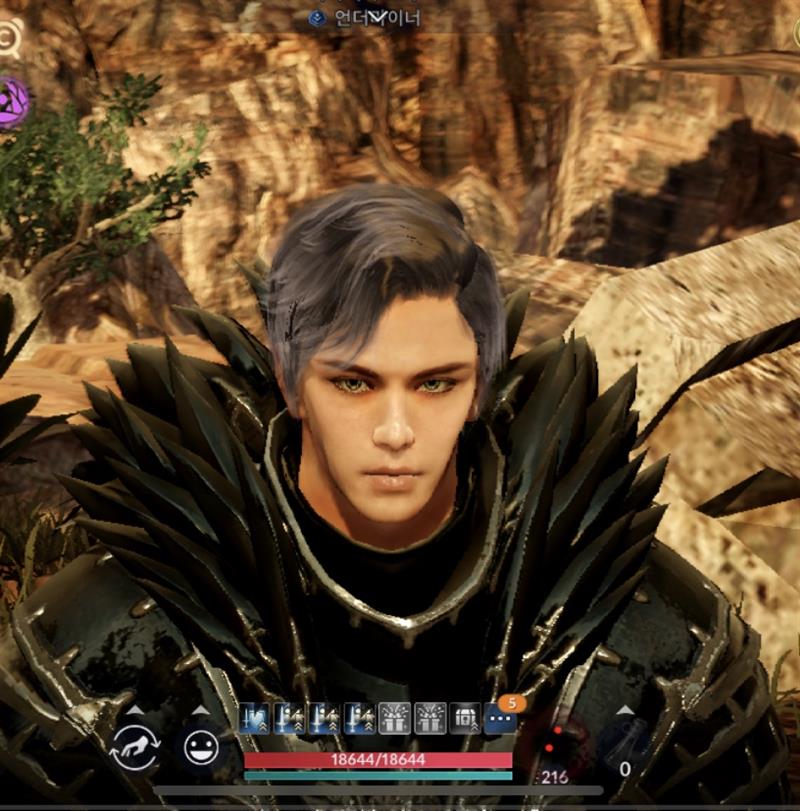Expand the hidden buffs with the three-dot button

pyautogui.click(x=499, y=718)
